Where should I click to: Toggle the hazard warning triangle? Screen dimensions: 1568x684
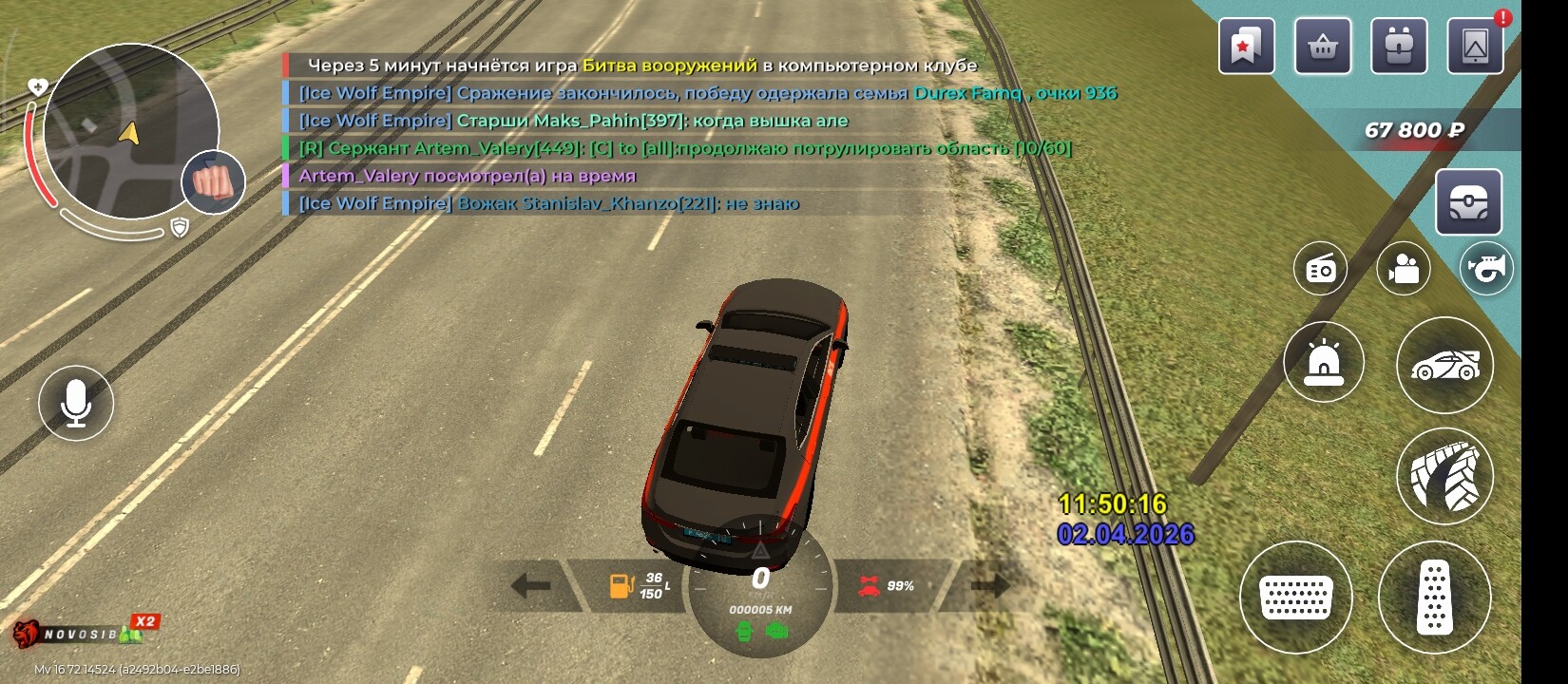[x=760, y=550]
